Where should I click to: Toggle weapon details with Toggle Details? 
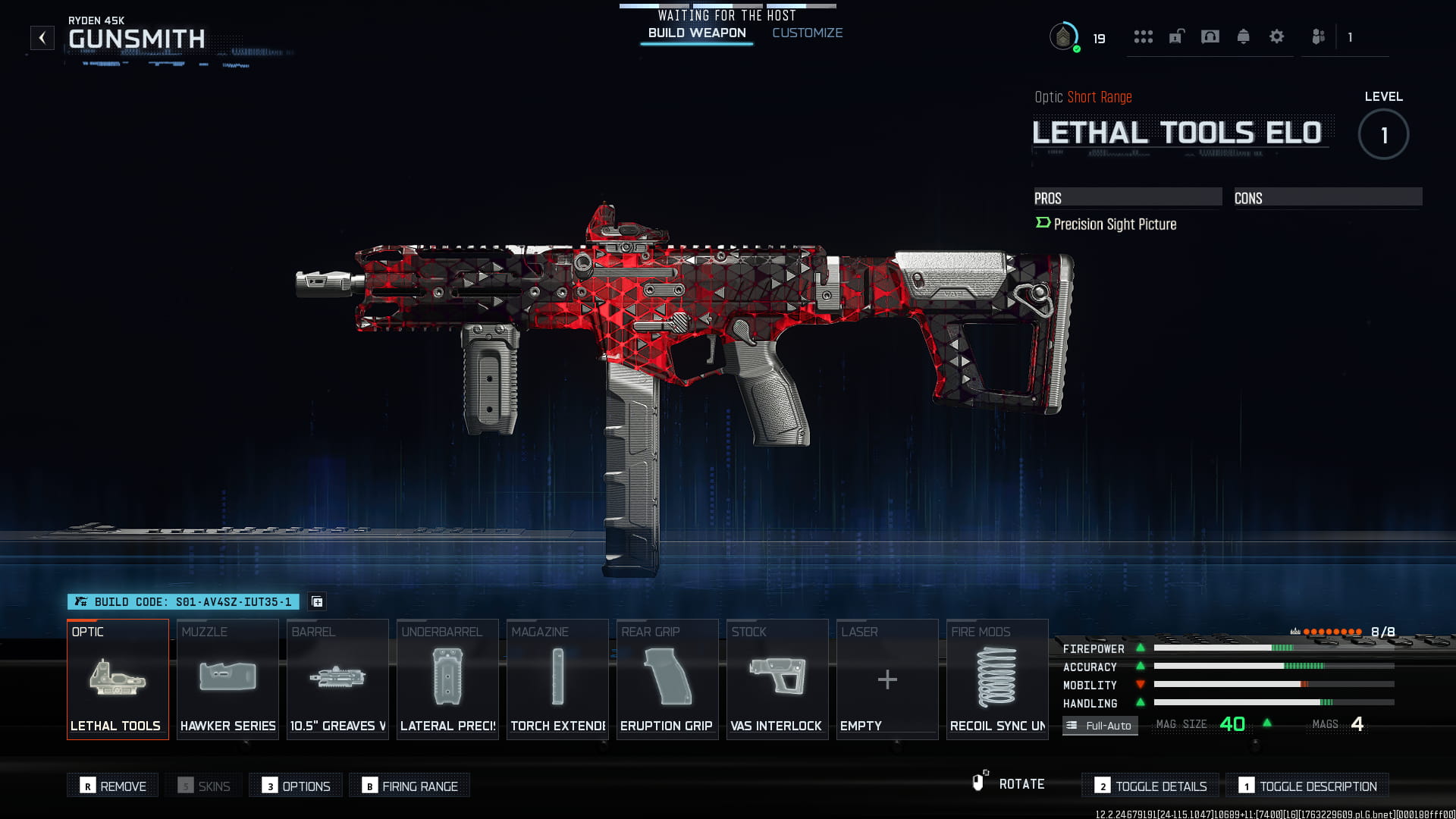(1150, 786)
